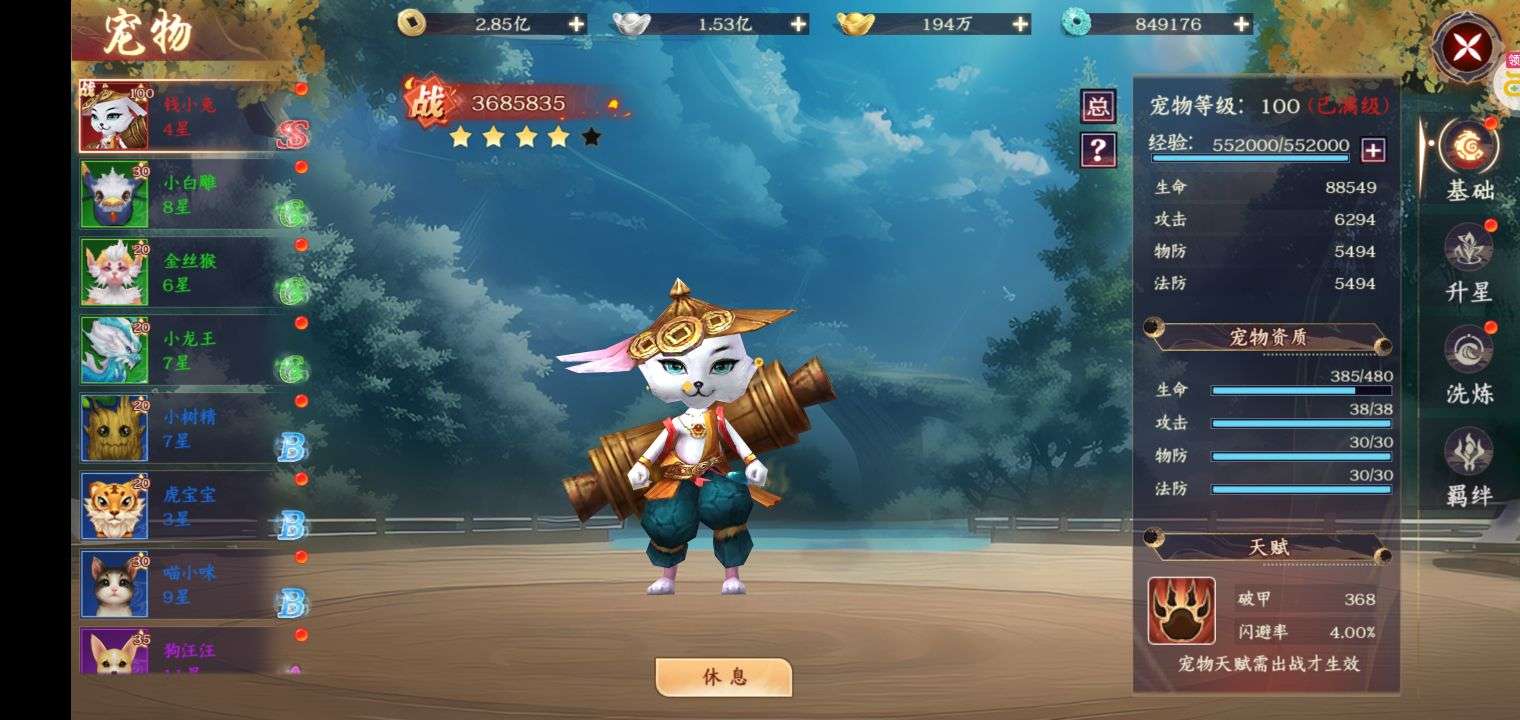Add pet experience with the plus button
The height and width of the screenshot is (720, 1520).
point(1374,150)
